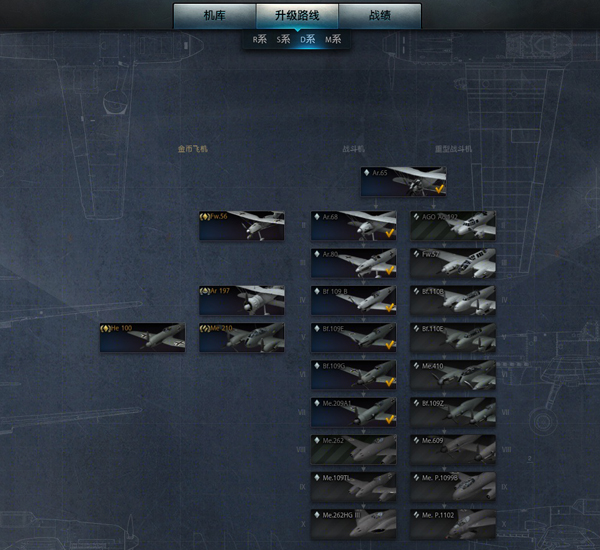
Task: Choose the Me.262HG III aircraft
Action: coord(353,523)
